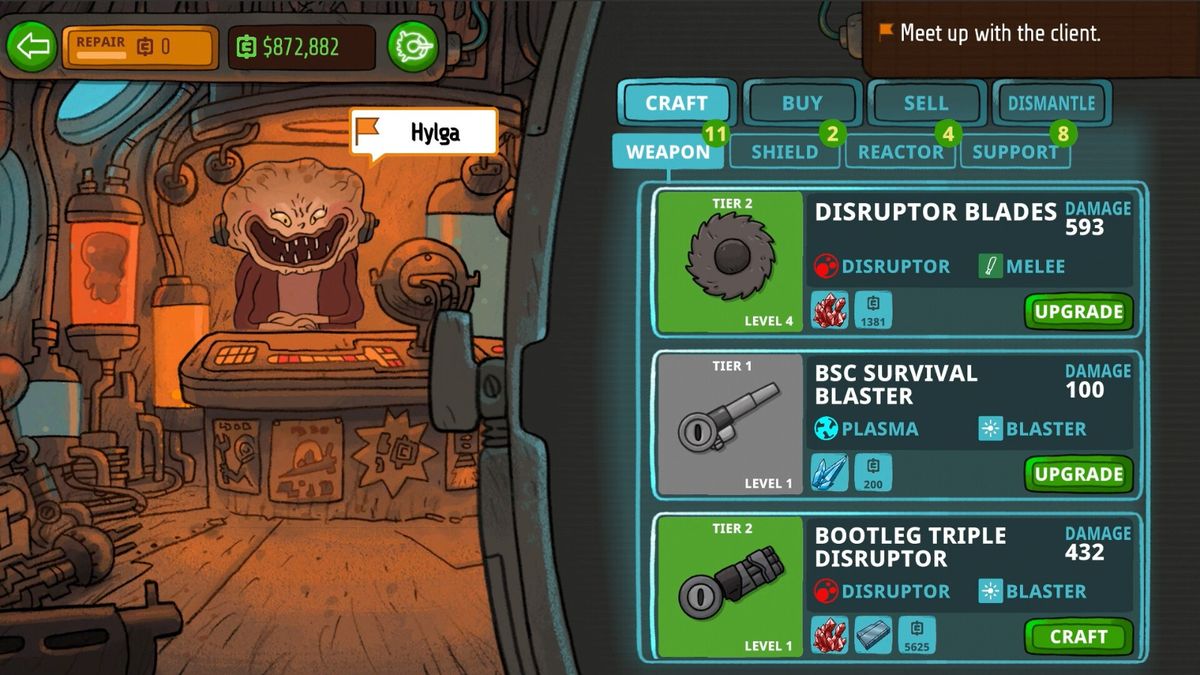The width and height of the screenshot is (1200, 675).
Task: Select the Weapon category tab
Action: [x=668, y=152]
